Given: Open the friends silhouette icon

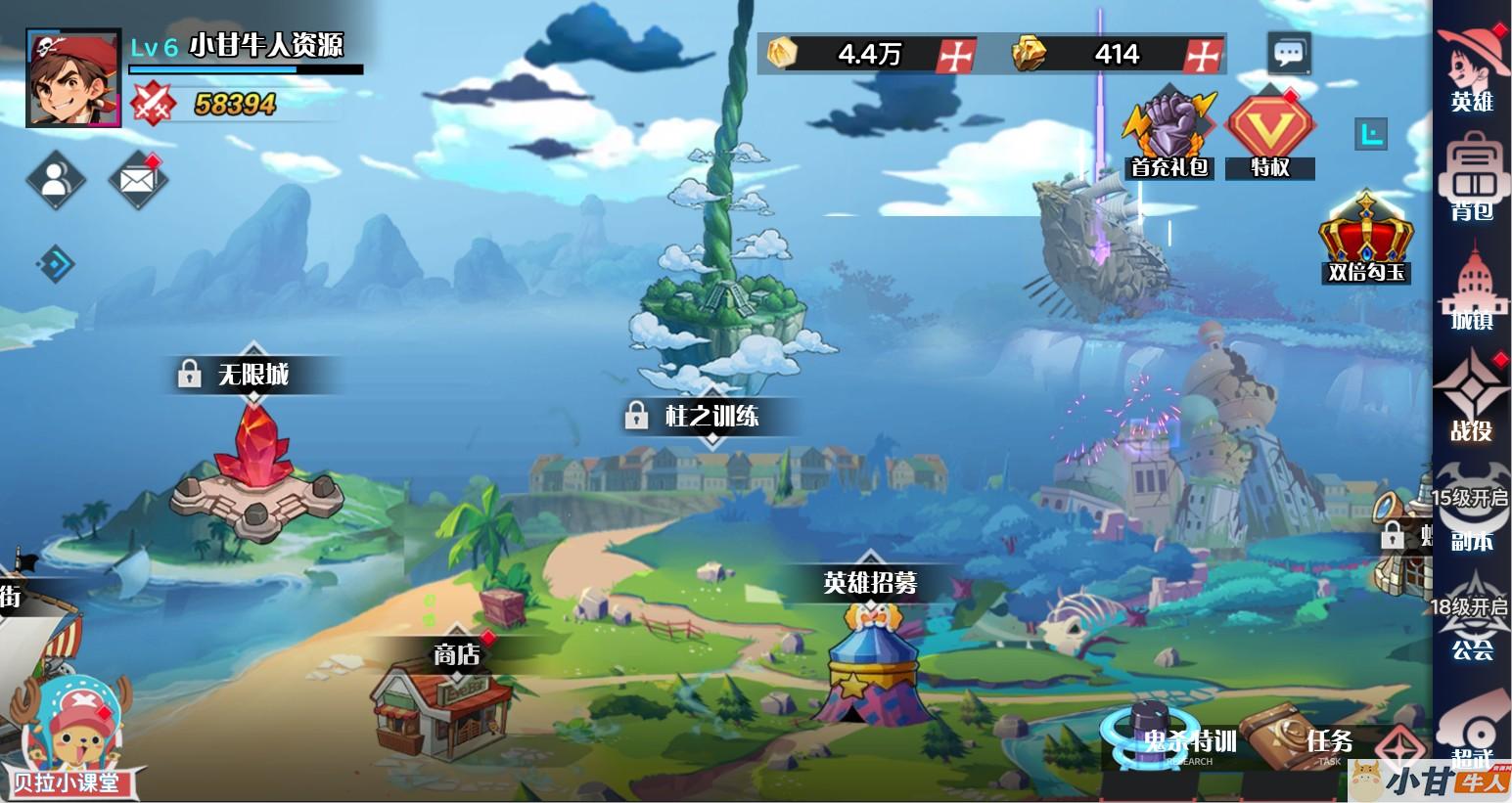Looking at the screenshot, I should [55, 180].
